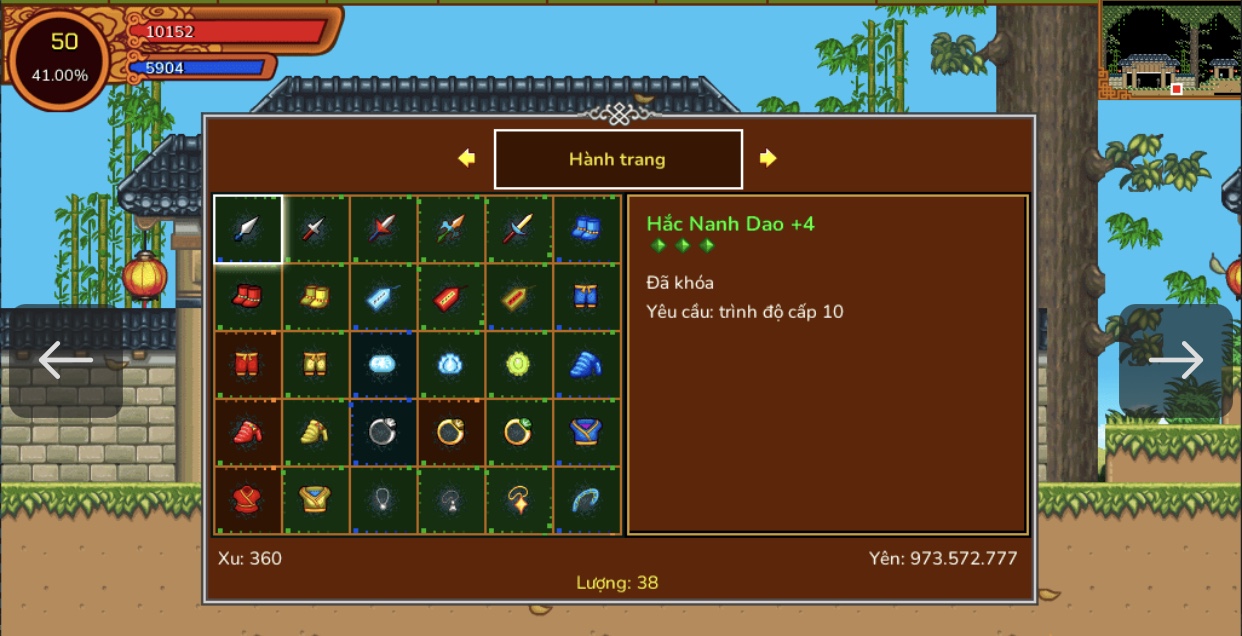Select the blue pants slot

pos(585,296)
